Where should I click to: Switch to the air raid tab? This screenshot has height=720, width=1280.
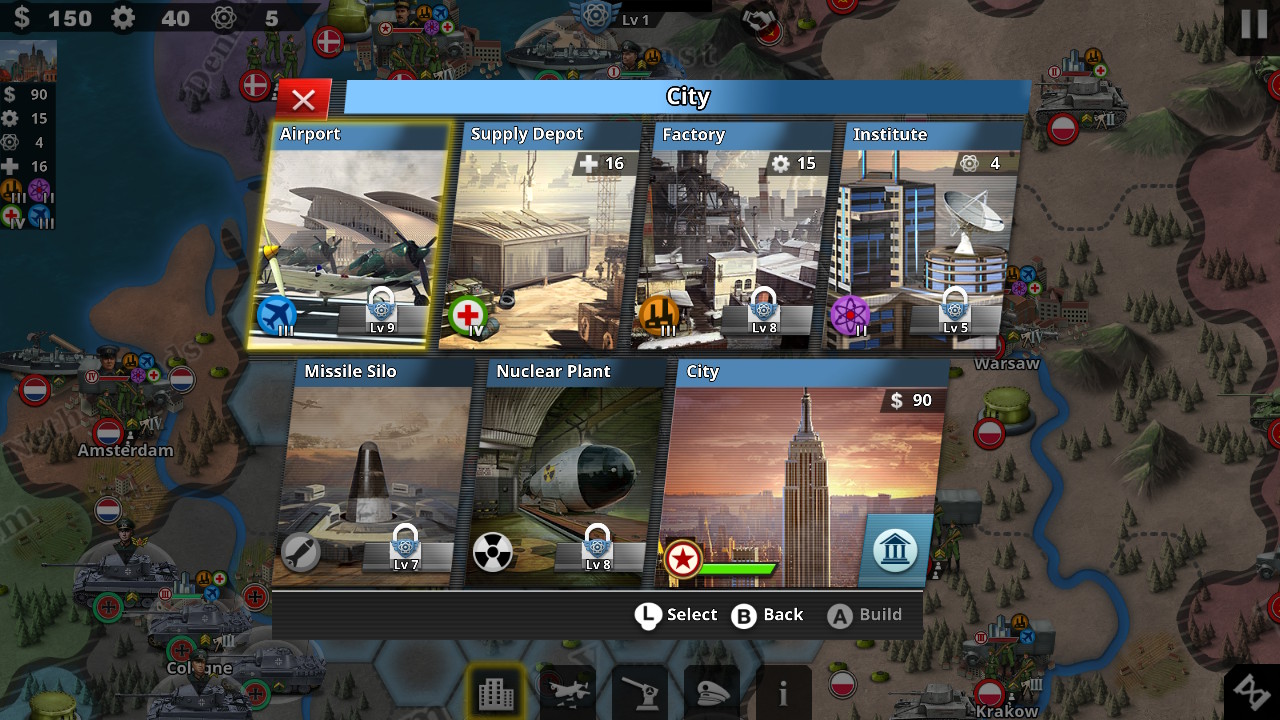(567, 692)
